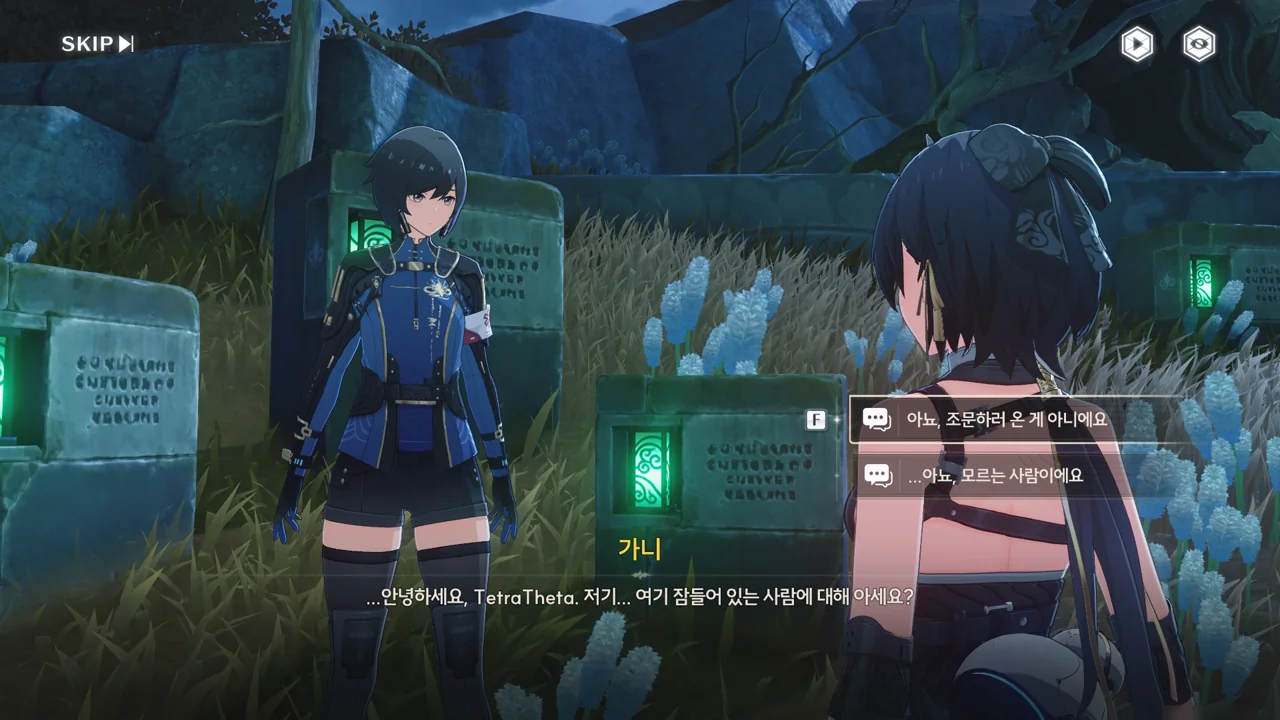The height and width of the screenshot is (720, 1280).
Task: Toggle dialogue auto-play
Action: [1136, 44]
